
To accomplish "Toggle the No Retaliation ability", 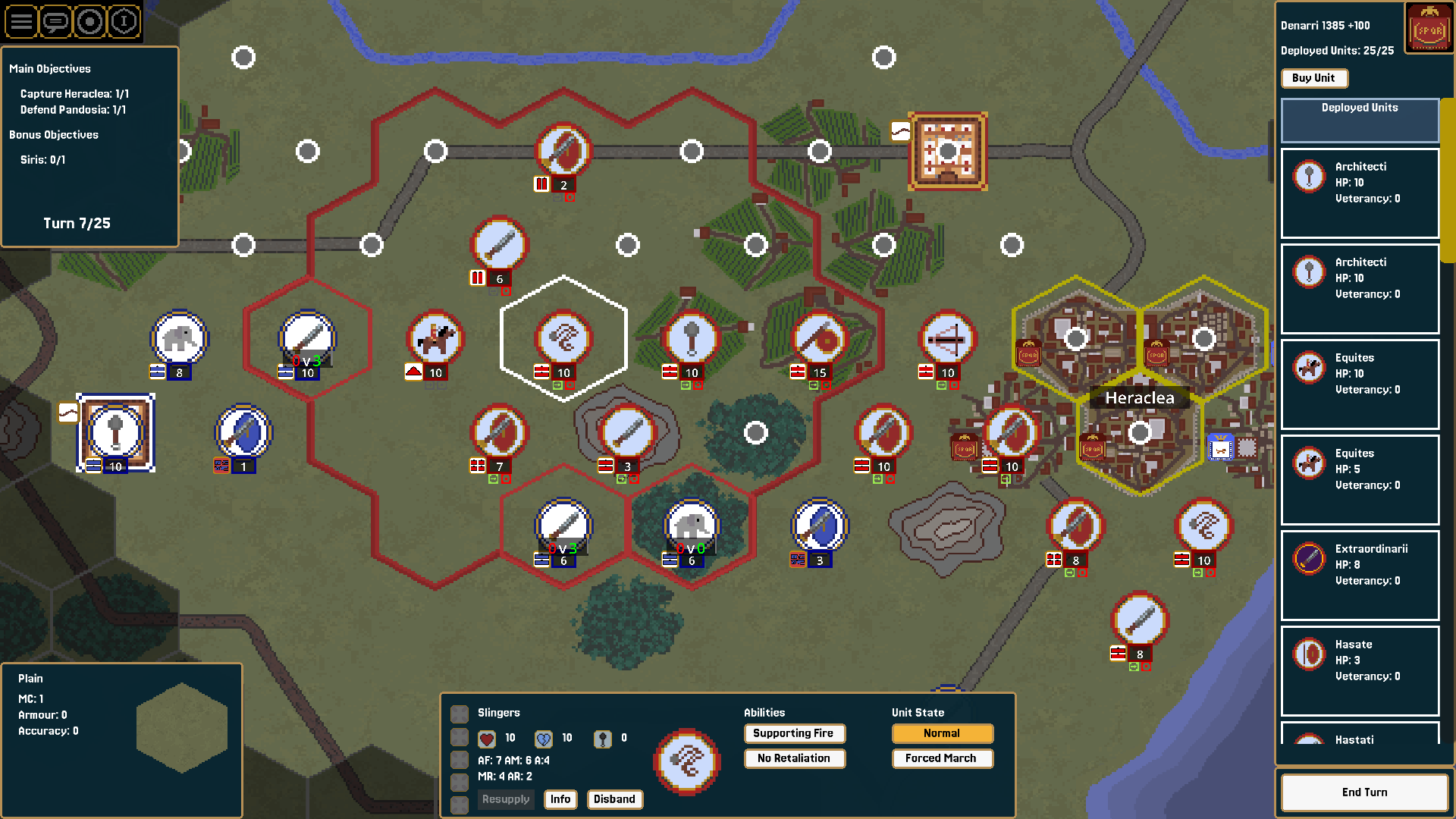I will 794,758.
